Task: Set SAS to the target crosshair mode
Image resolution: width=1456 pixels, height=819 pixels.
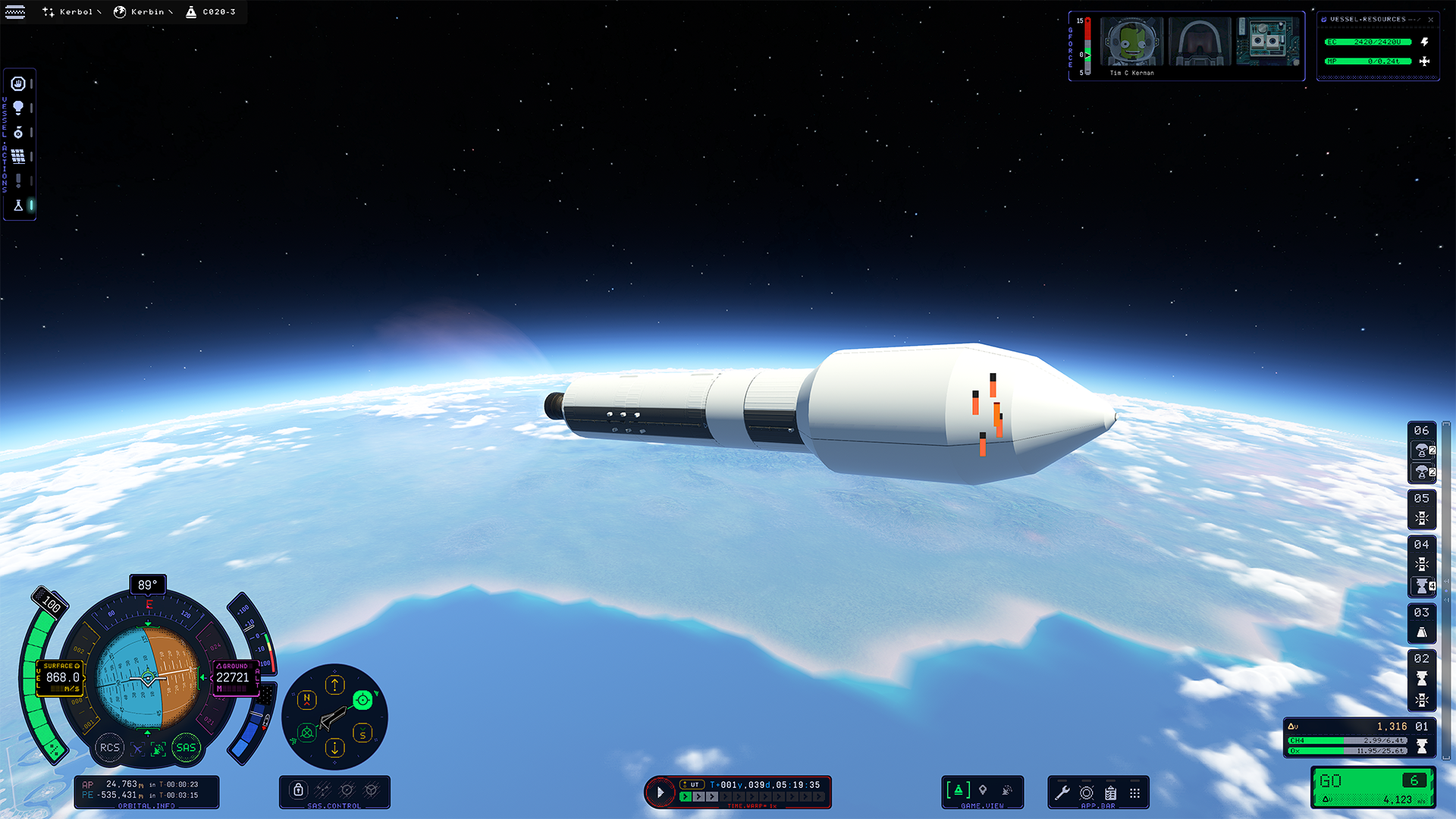Action: tap(362, 700)
